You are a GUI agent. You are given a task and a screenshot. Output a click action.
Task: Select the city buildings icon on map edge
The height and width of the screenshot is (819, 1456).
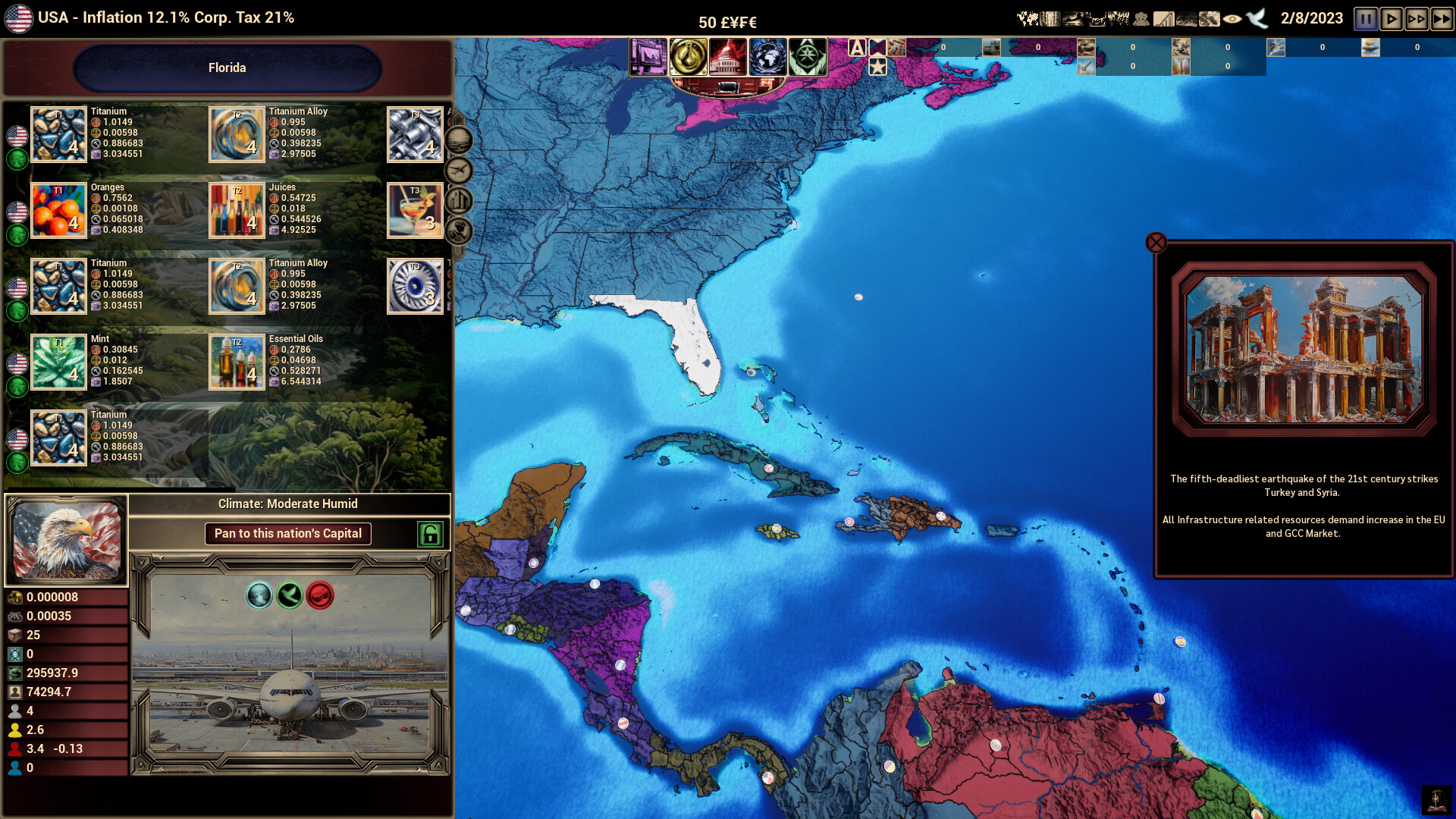(458, 199)
